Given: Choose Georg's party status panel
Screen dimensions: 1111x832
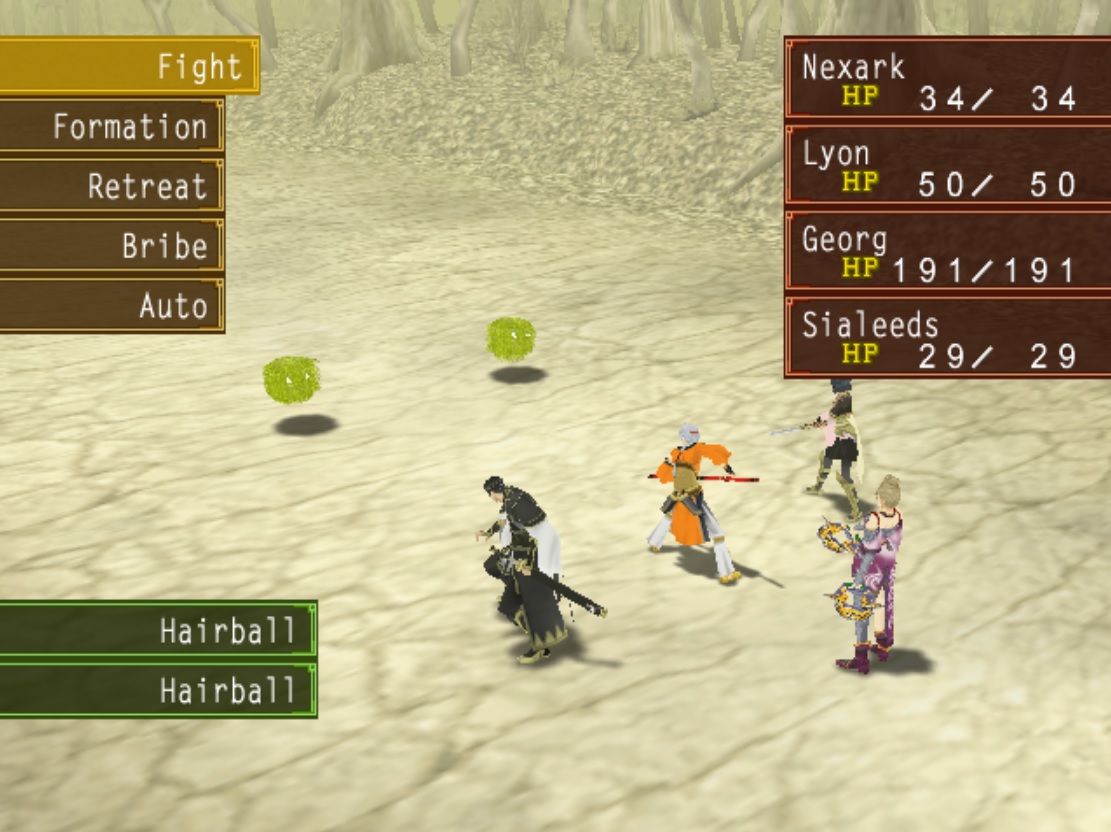Looking at the screenshot, I should tap(946, 253).
